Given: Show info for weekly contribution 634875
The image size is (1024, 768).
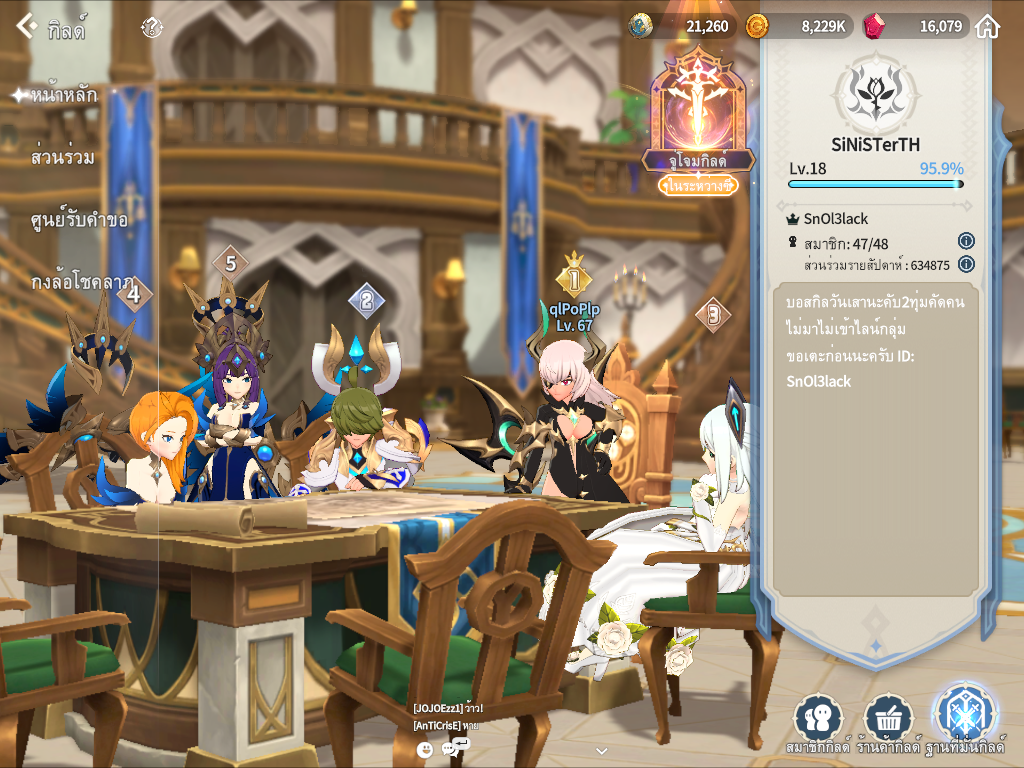Looking at the screenshot, I should (966, 264).
